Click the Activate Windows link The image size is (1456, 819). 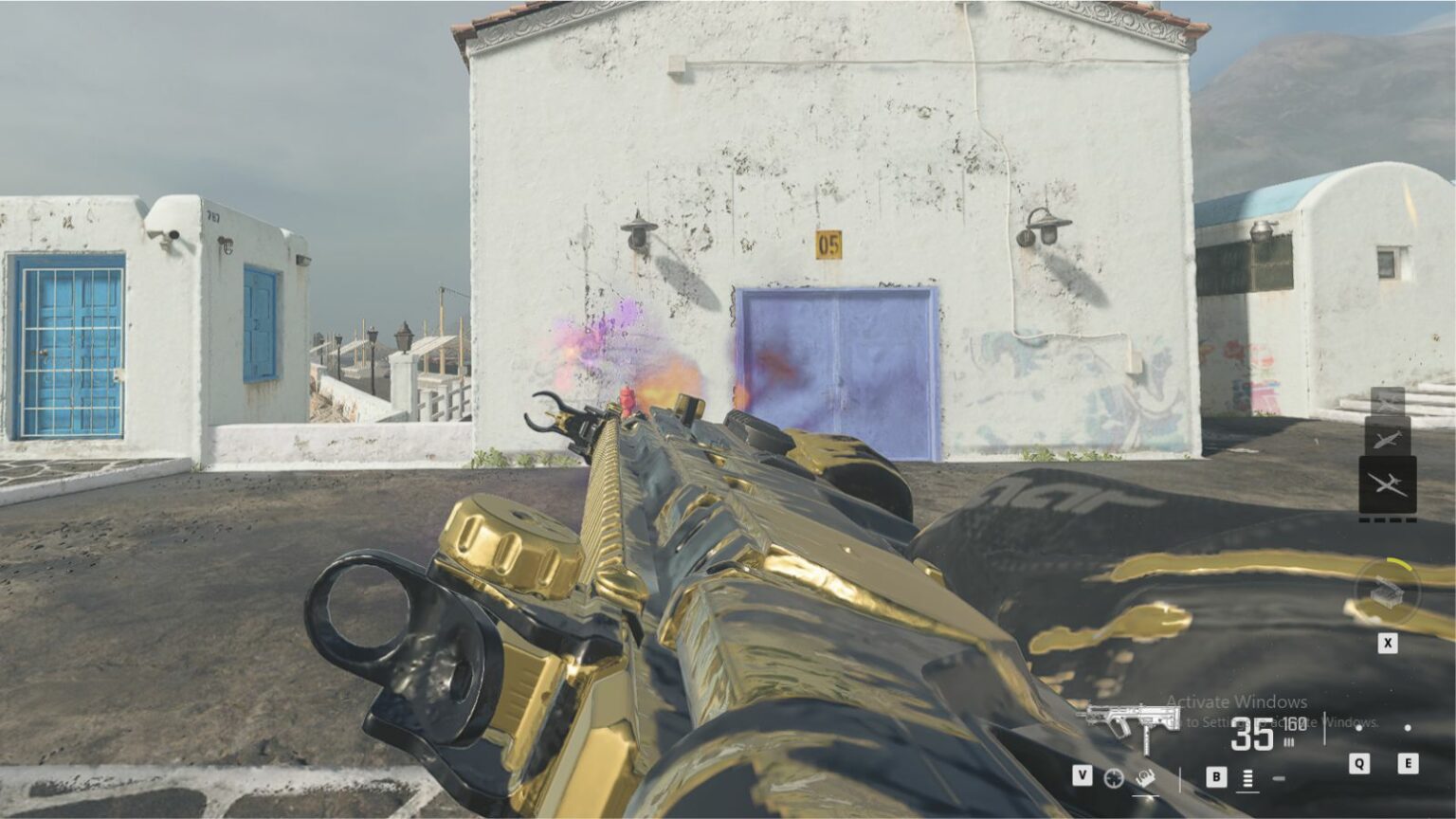click(x=1238, y=702)
